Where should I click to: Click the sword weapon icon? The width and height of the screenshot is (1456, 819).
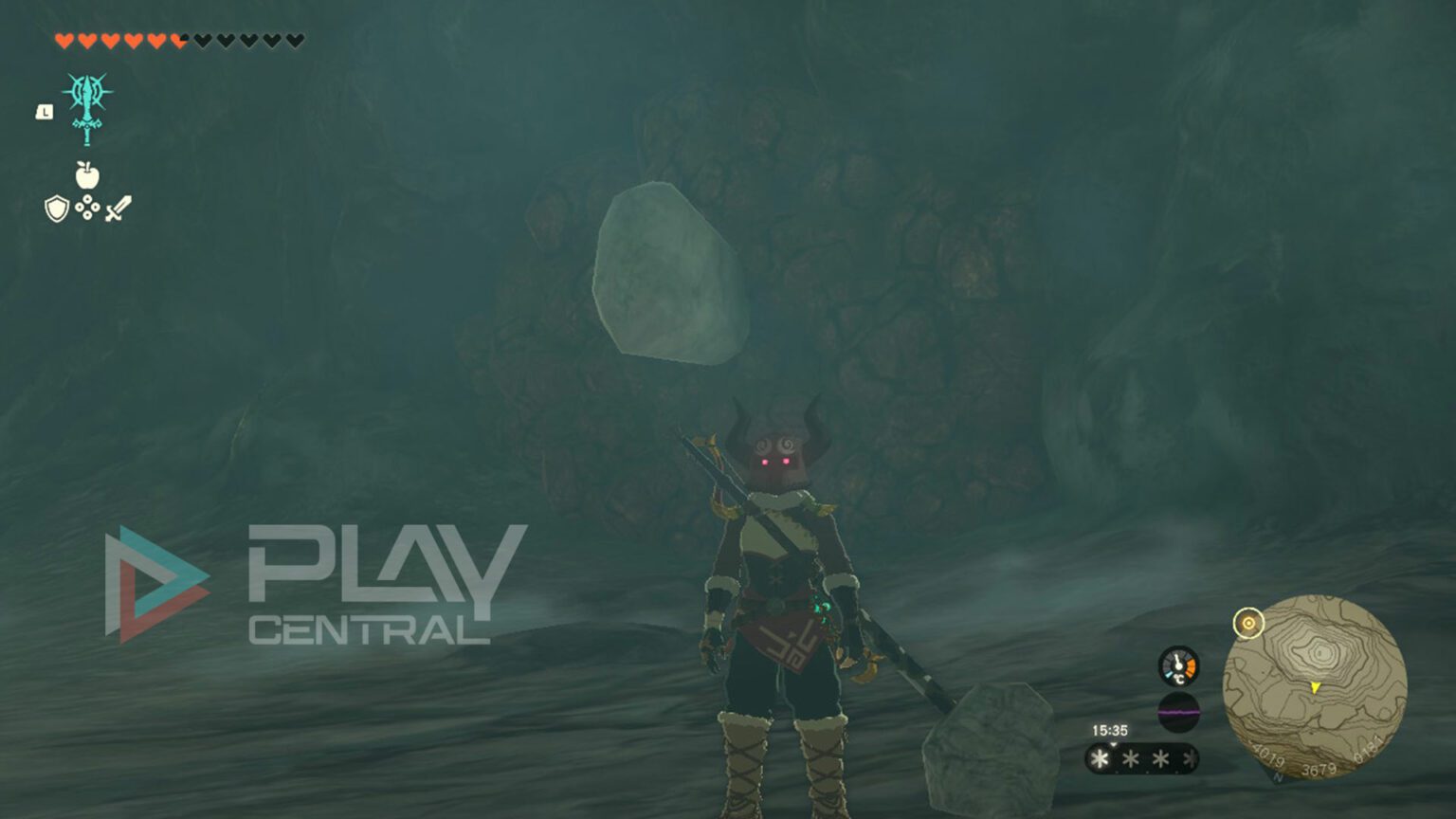[x=118, y=209]
